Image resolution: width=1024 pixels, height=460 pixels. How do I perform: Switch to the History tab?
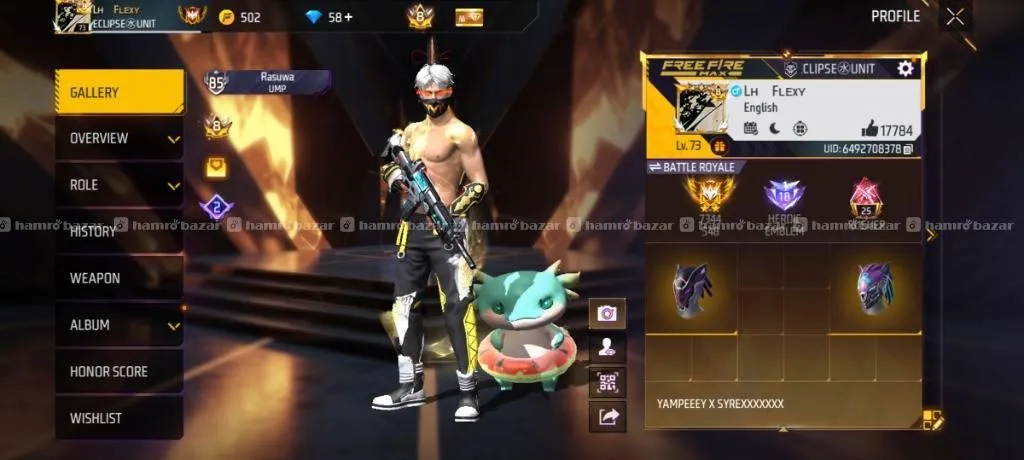pos(119,232)
